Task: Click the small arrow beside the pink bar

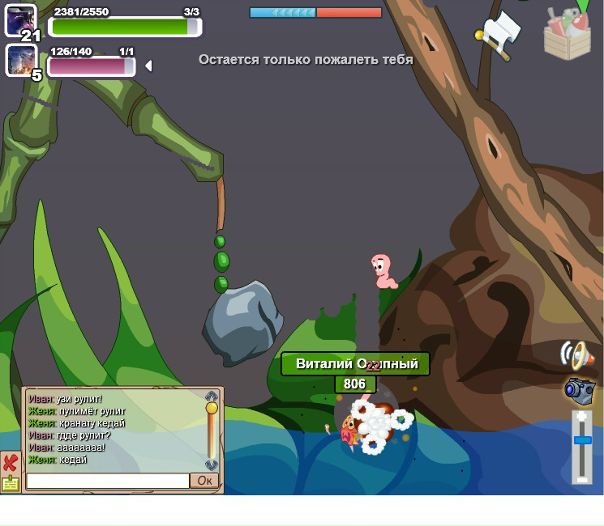Action: [149, 66]
